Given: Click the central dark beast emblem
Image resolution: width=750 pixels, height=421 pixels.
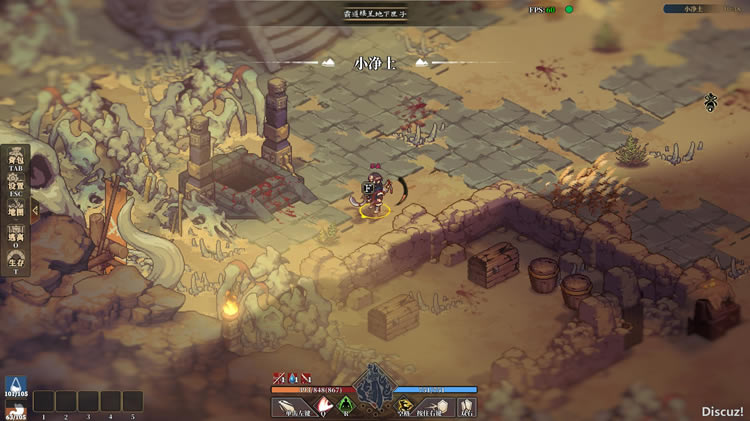Looking at the screenshot, I should (374, 383).
